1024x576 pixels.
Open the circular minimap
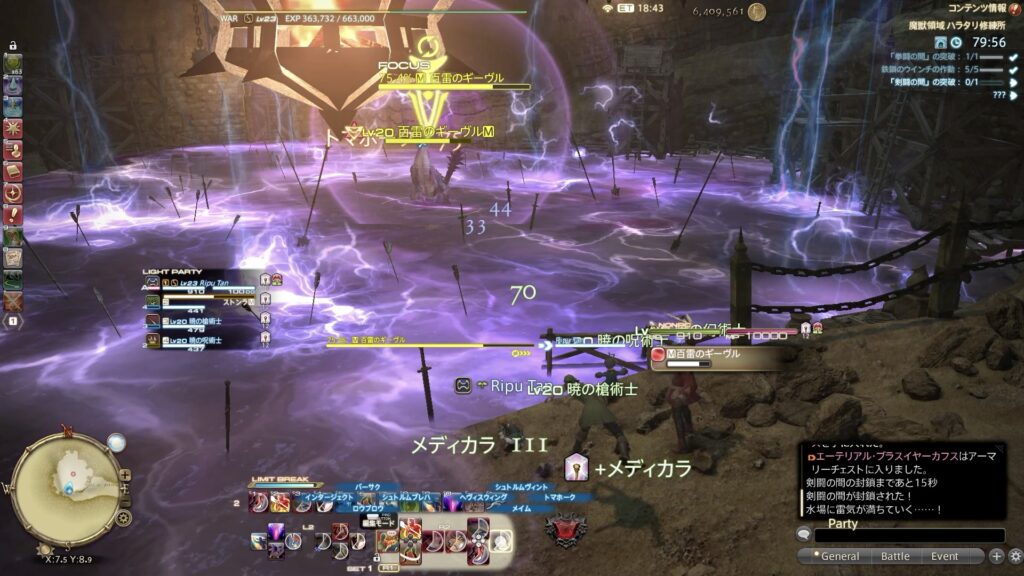67,477
